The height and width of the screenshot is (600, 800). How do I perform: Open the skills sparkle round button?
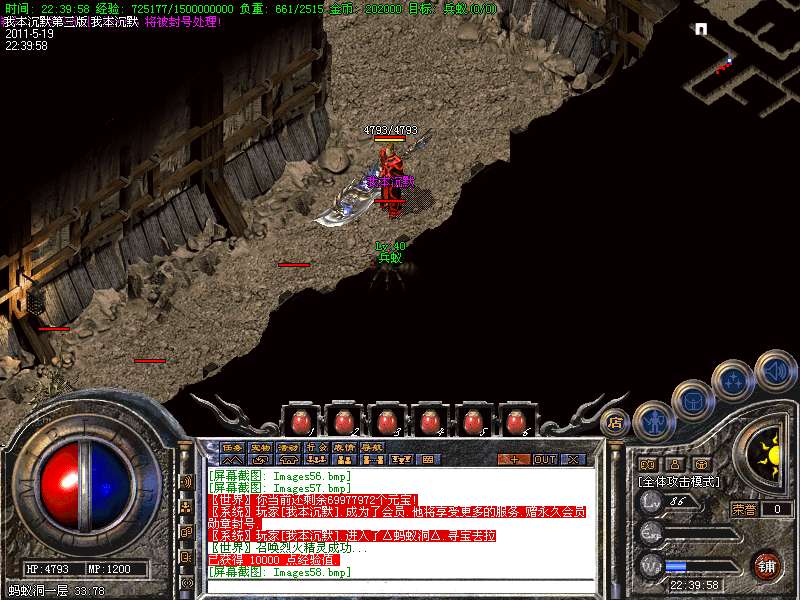733,379
